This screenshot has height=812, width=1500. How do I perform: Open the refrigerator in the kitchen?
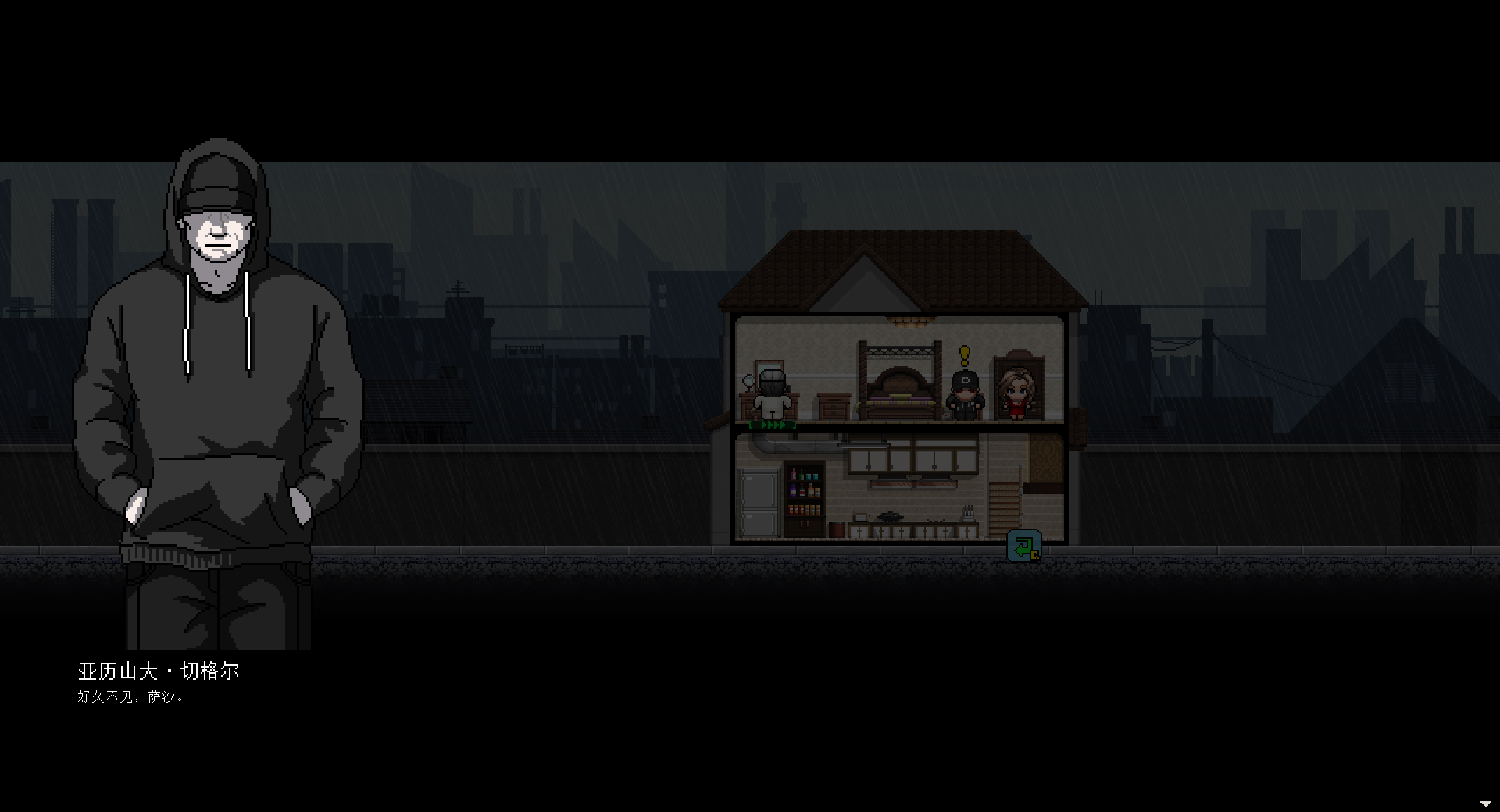click(758, 502)
